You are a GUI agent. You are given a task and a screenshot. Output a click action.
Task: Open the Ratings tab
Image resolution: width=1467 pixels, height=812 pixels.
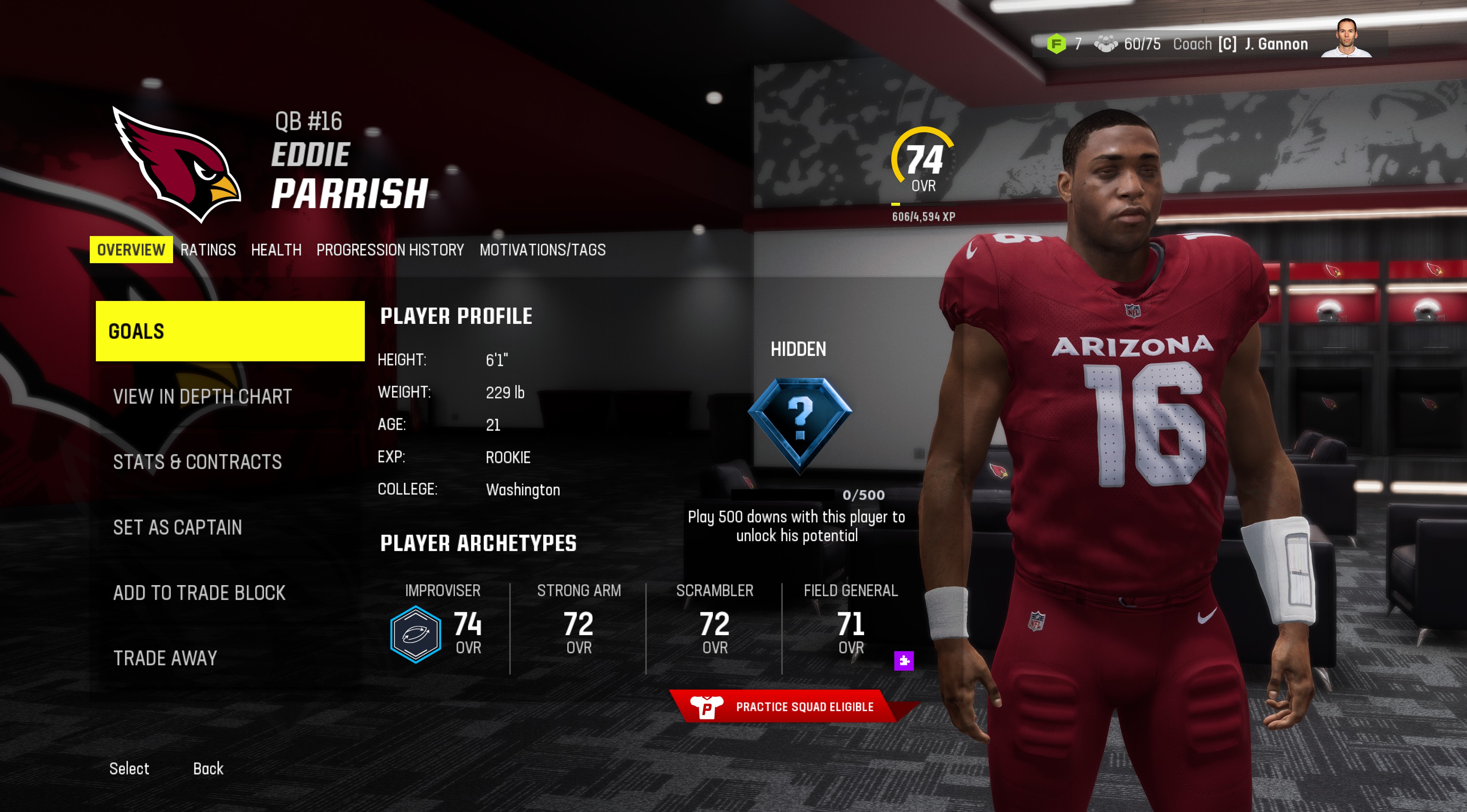tap(208, 250)
